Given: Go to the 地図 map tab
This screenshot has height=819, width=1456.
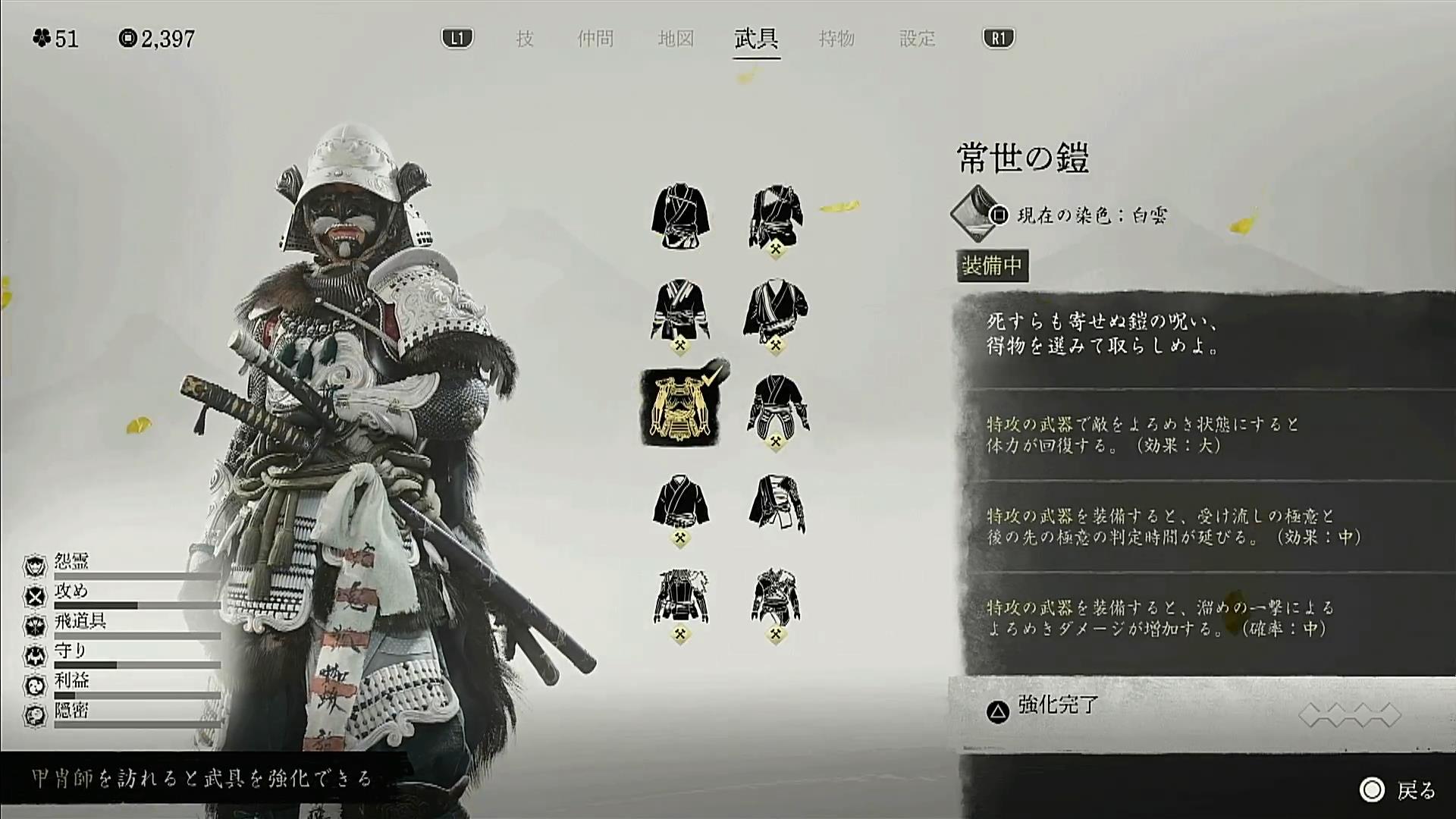Looking at the screenshot, I should 676,39.
